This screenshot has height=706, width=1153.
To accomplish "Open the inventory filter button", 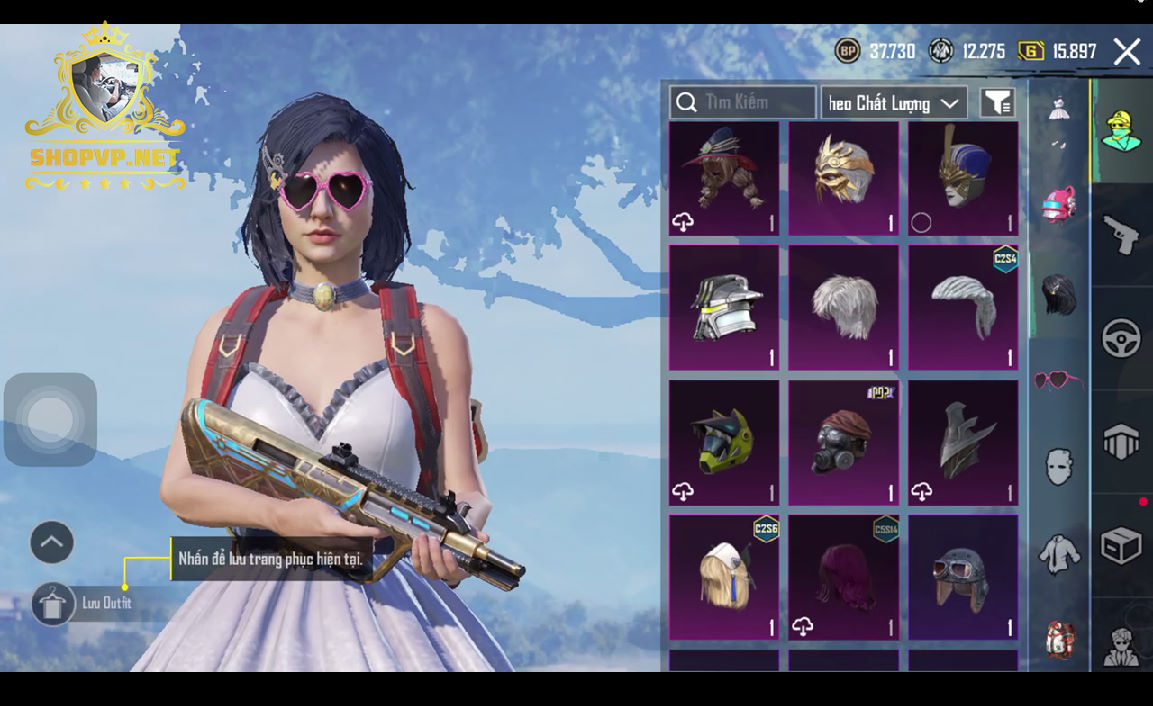I will coord(996,102).
